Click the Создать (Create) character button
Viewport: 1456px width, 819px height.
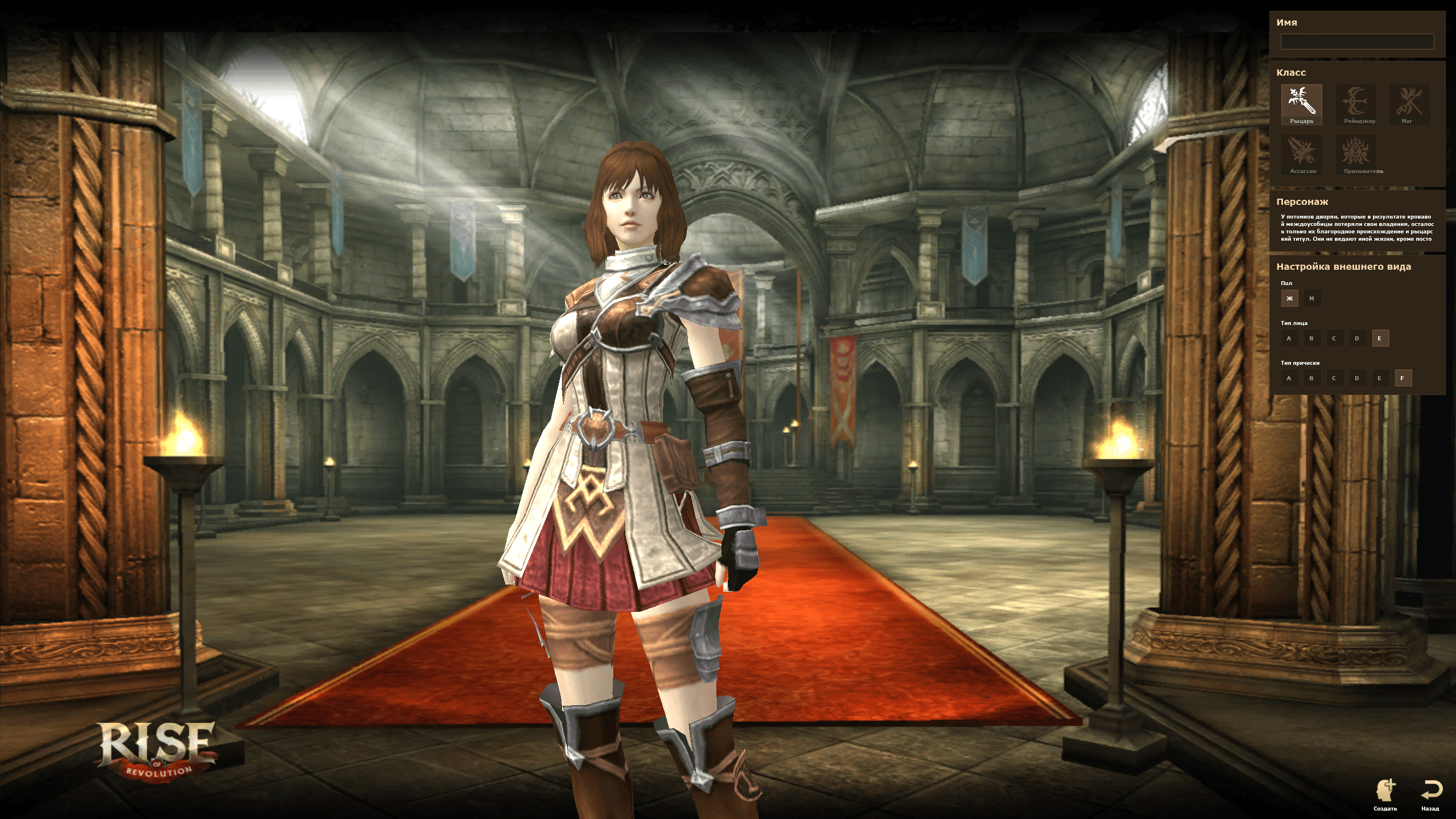pos(1385,795)
